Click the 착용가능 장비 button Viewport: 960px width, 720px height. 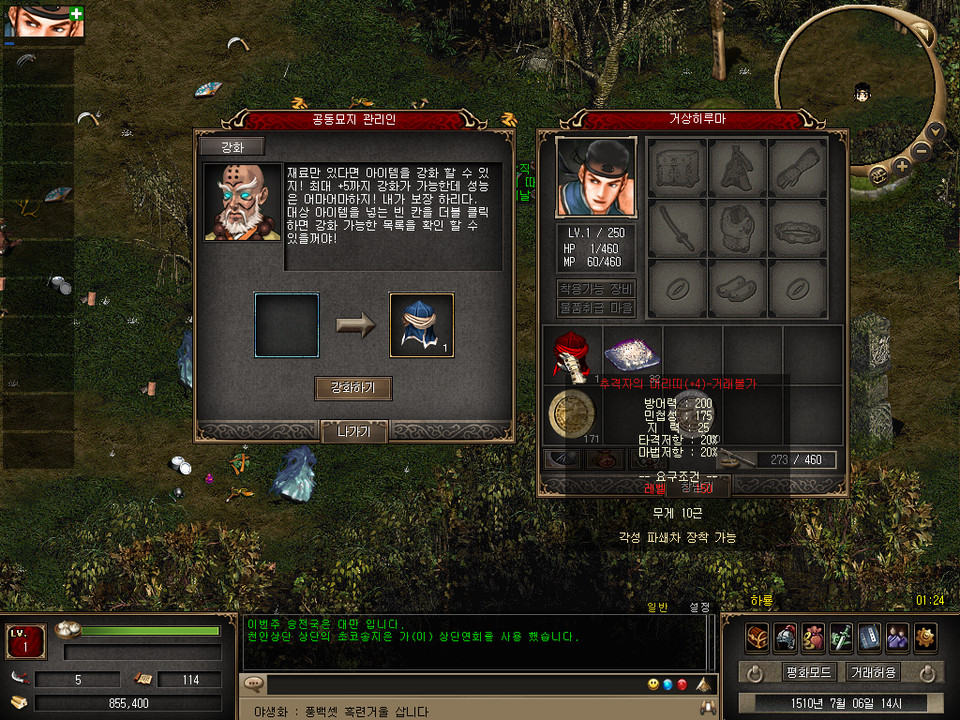[595, 289]
